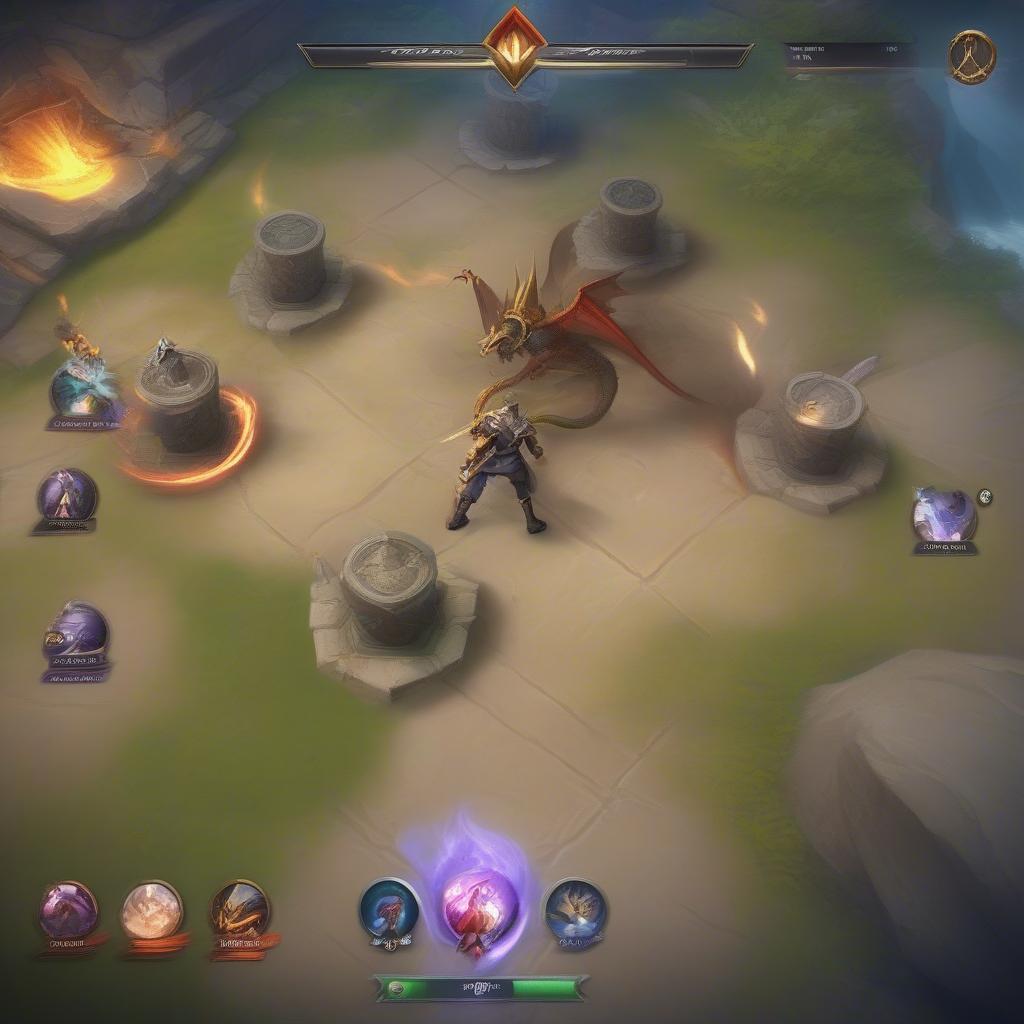Trigger the teal-ringed red creature skill

click(389, 908)
